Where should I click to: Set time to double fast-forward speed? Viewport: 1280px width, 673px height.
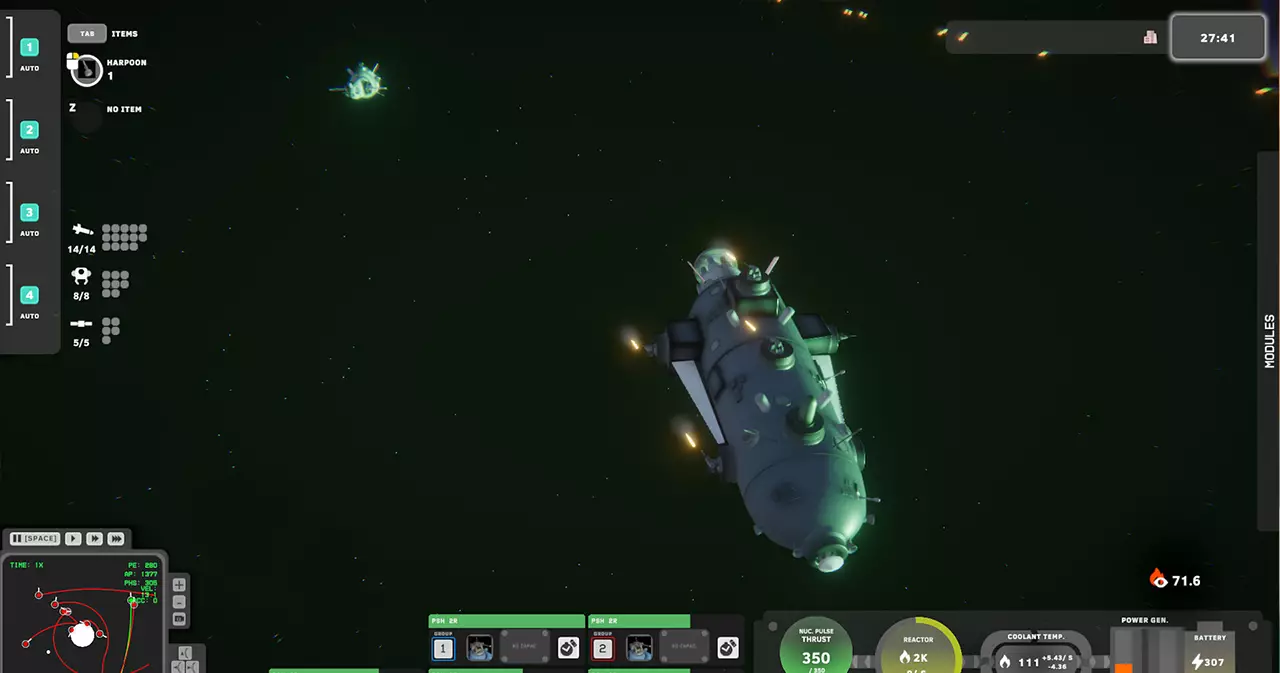point(94,538)
